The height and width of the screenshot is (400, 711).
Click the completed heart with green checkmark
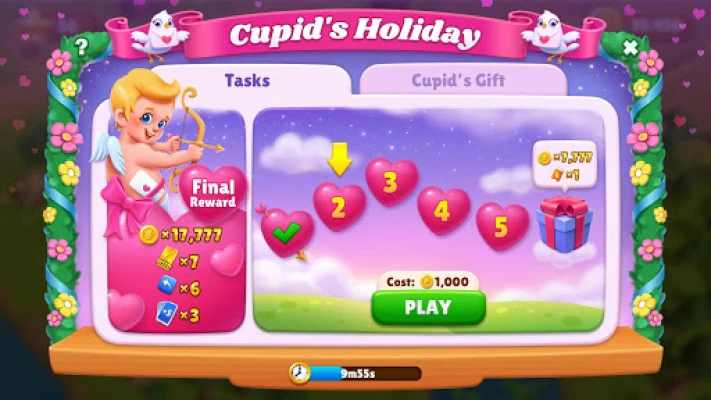point(286,233)
